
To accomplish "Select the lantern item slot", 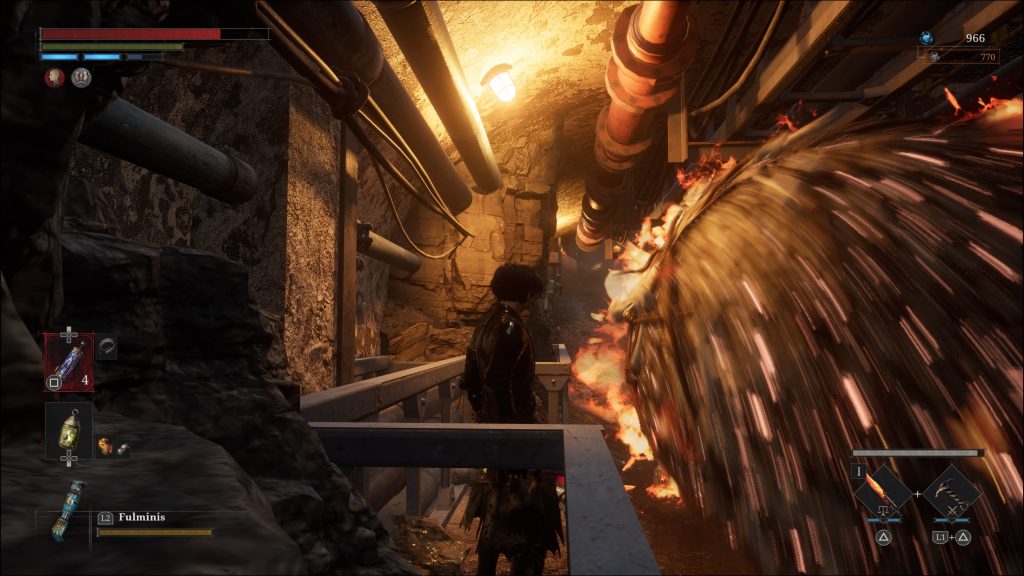I will click(68, 427).
